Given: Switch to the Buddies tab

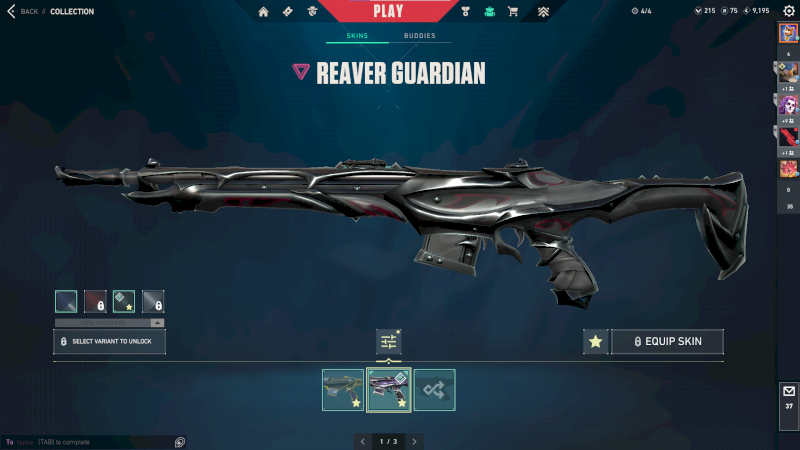Looking at the screenshot, I should (x=420, y=36).
